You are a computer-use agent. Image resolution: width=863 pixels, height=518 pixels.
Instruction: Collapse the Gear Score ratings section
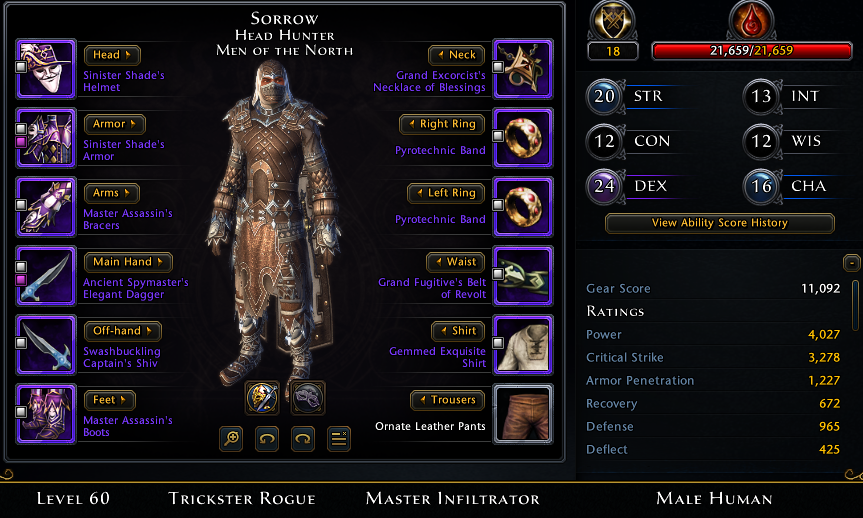[x=851, y=263]
